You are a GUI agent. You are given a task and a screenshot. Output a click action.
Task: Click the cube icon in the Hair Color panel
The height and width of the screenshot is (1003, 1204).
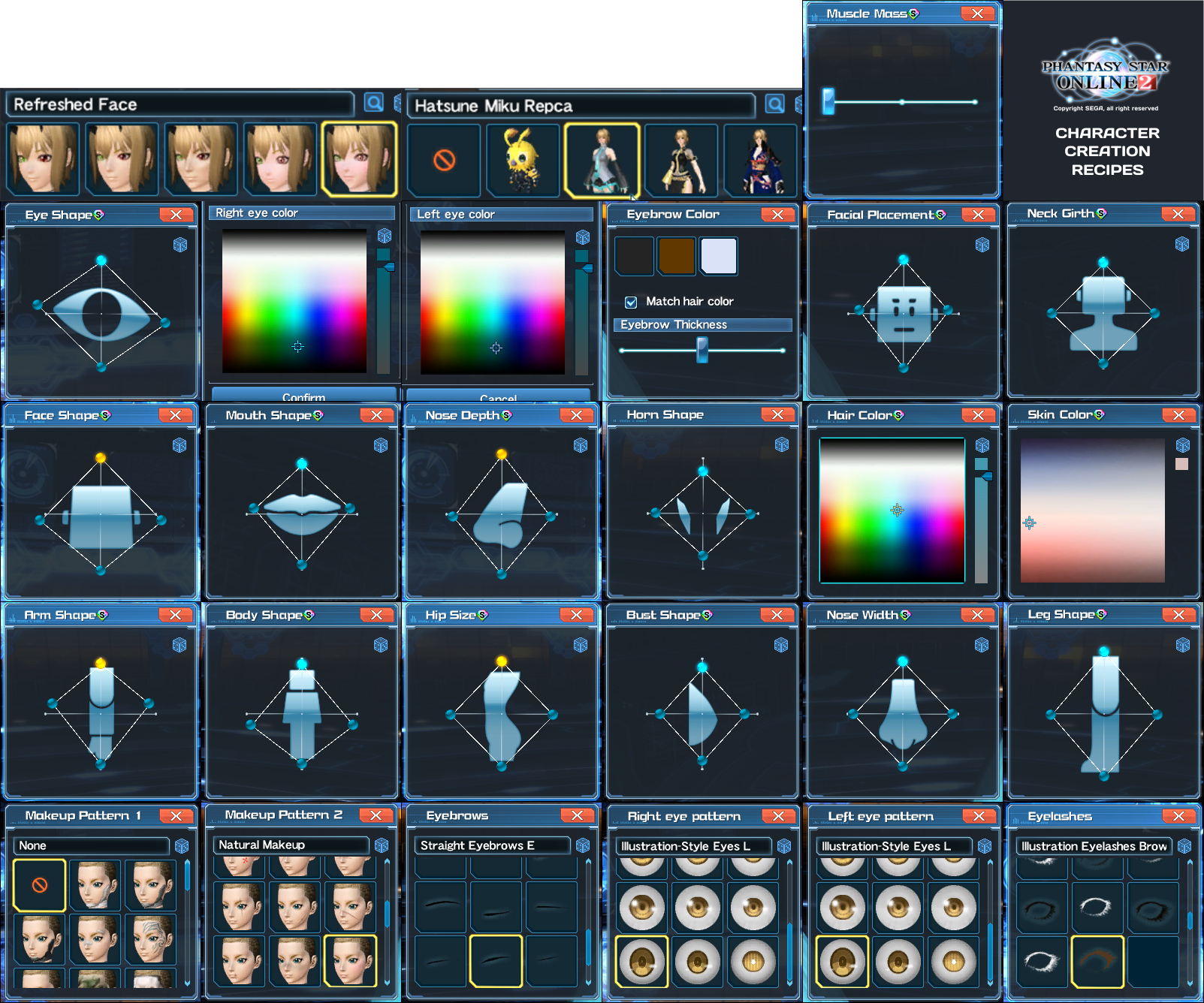click(980, 444)
